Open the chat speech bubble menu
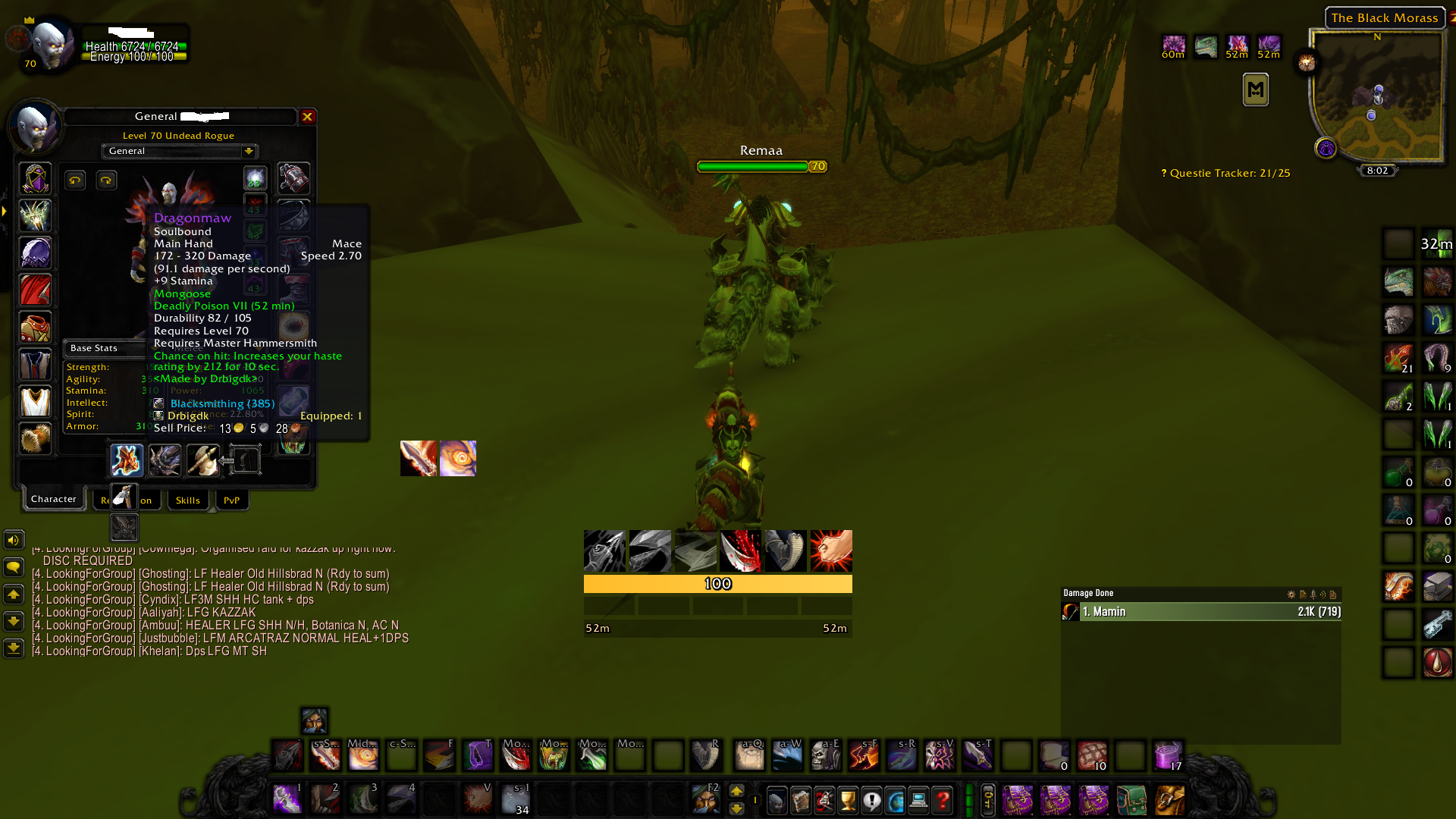 pyautogui.click(x=14, y=567)
